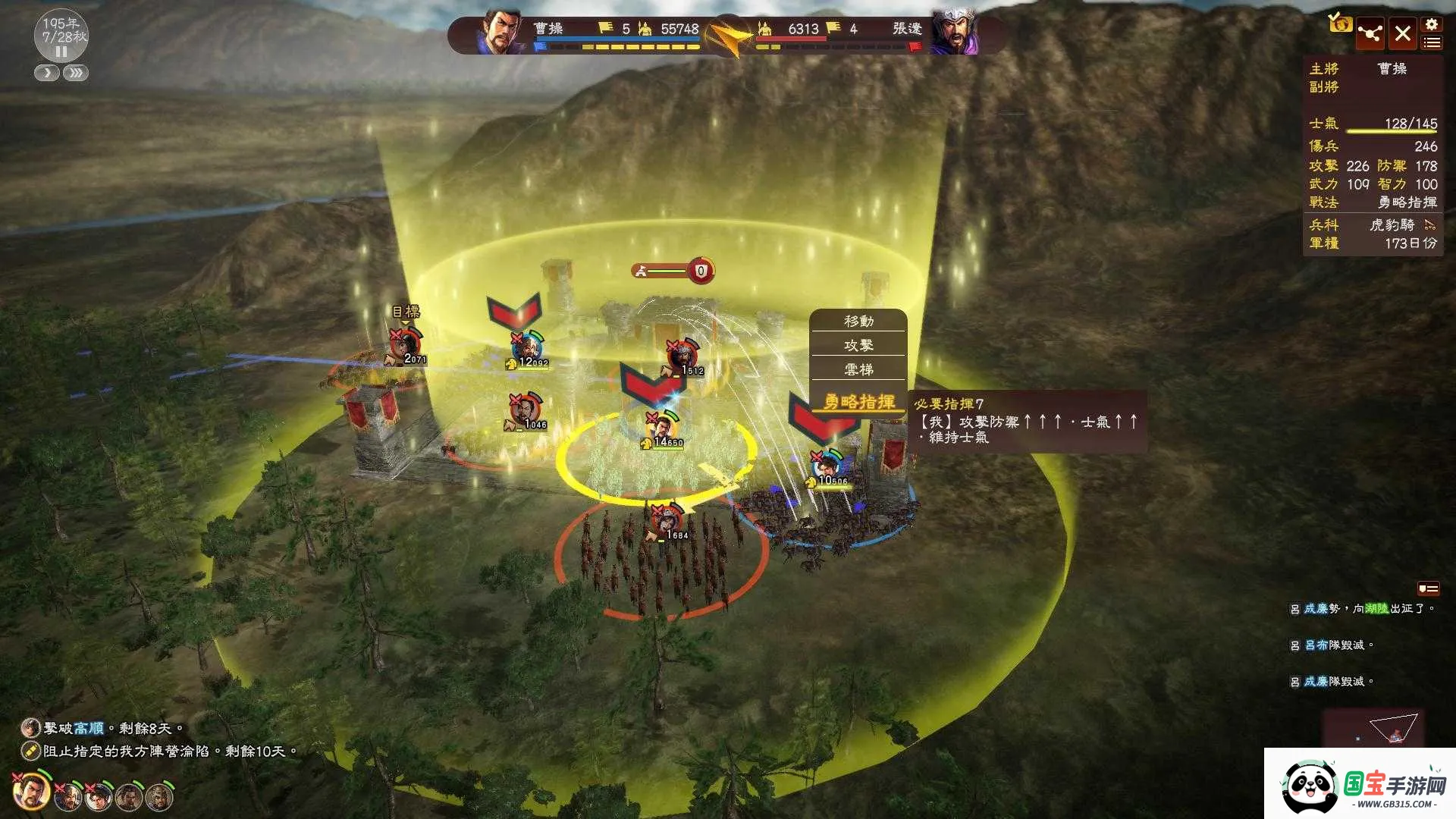The width and height of the screenshot is (1456, 819).
Task: Select the unit marker with 14650 troops
Action: (662, 429)
